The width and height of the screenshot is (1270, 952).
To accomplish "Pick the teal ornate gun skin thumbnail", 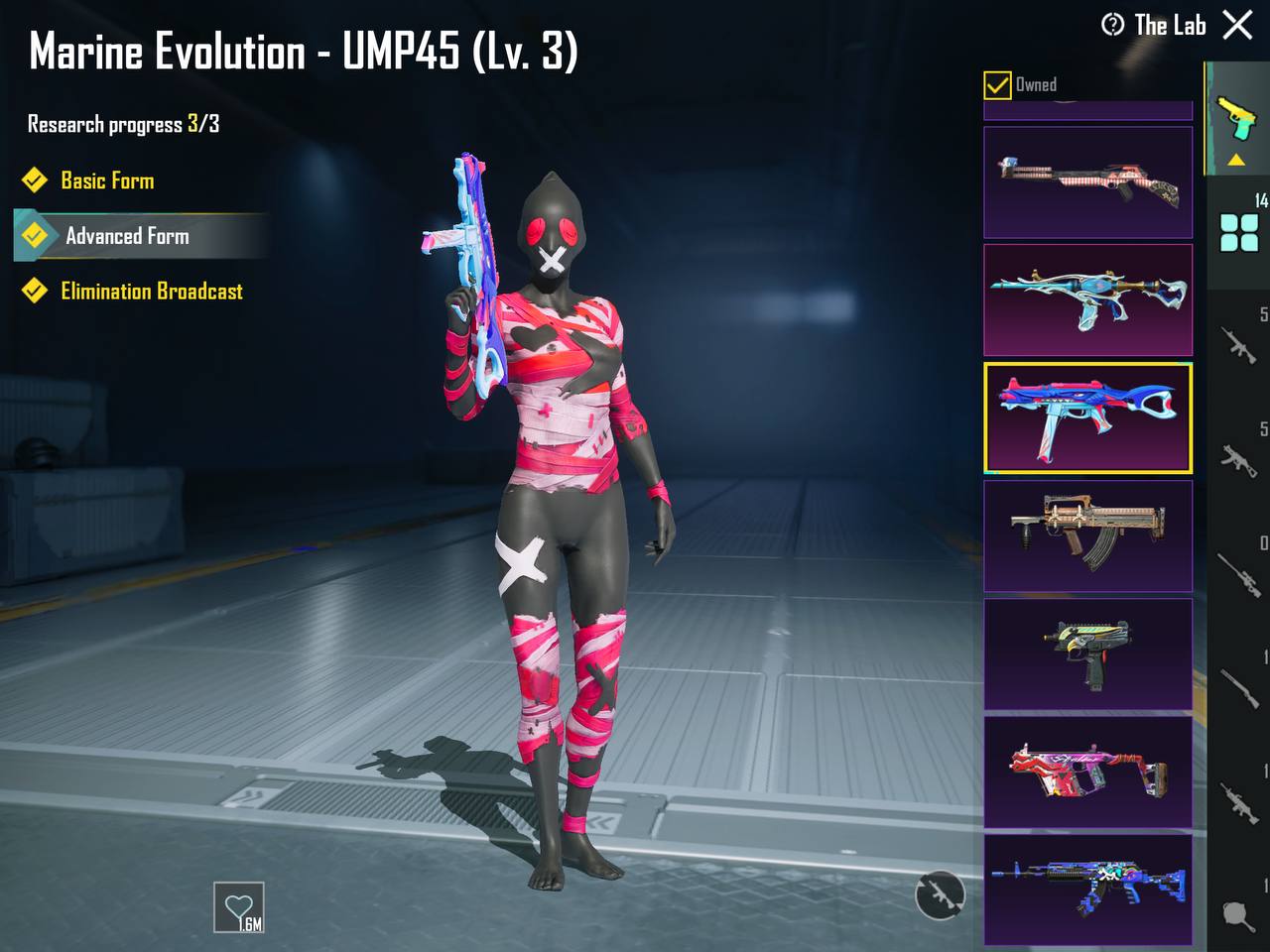I will [x=1087, y=299].
